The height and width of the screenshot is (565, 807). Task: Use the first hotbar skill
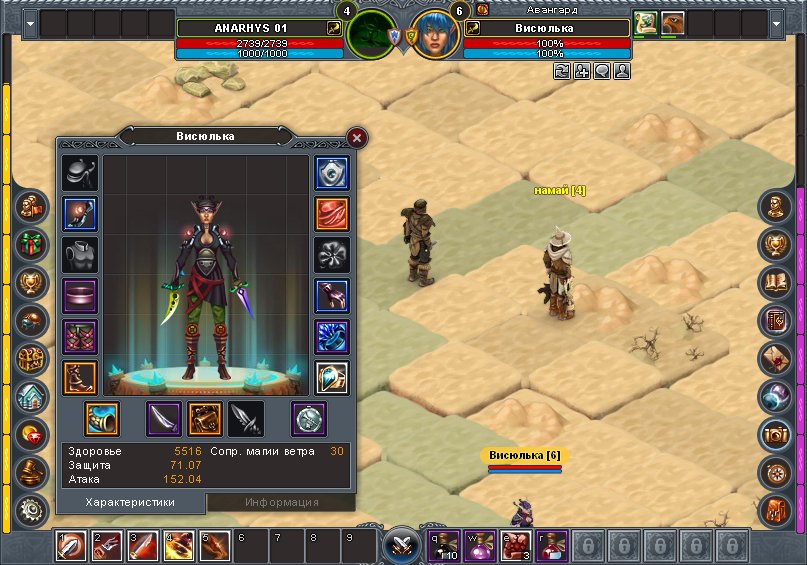(71, 547)
